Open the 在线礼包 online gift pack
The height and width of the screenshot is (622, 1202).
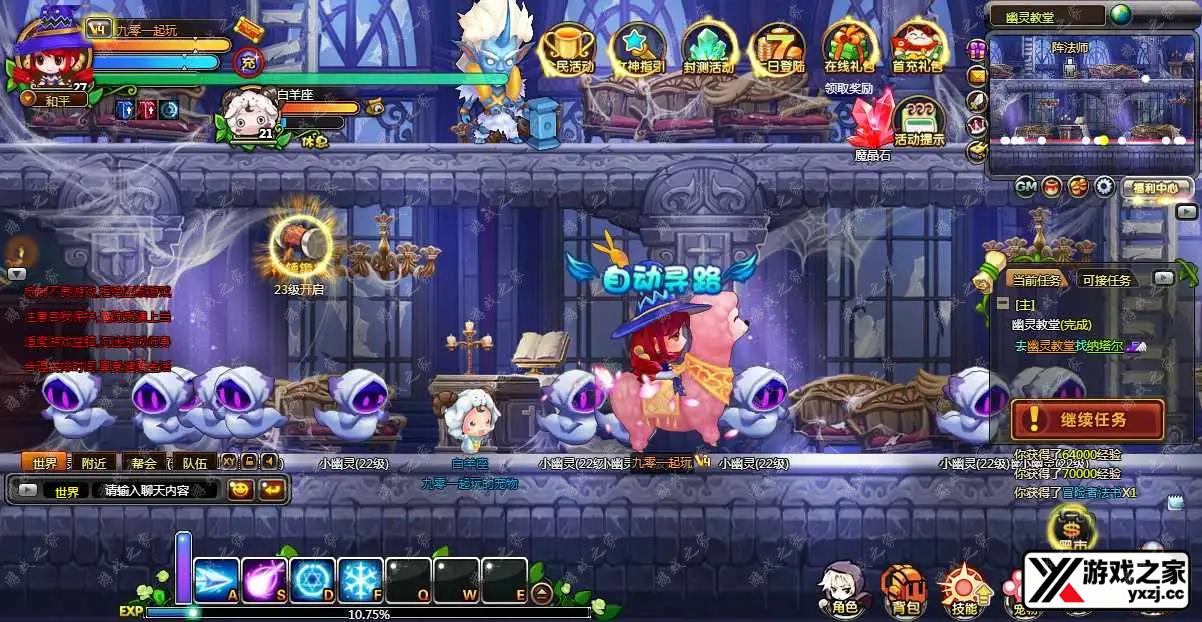coord(849,49)
